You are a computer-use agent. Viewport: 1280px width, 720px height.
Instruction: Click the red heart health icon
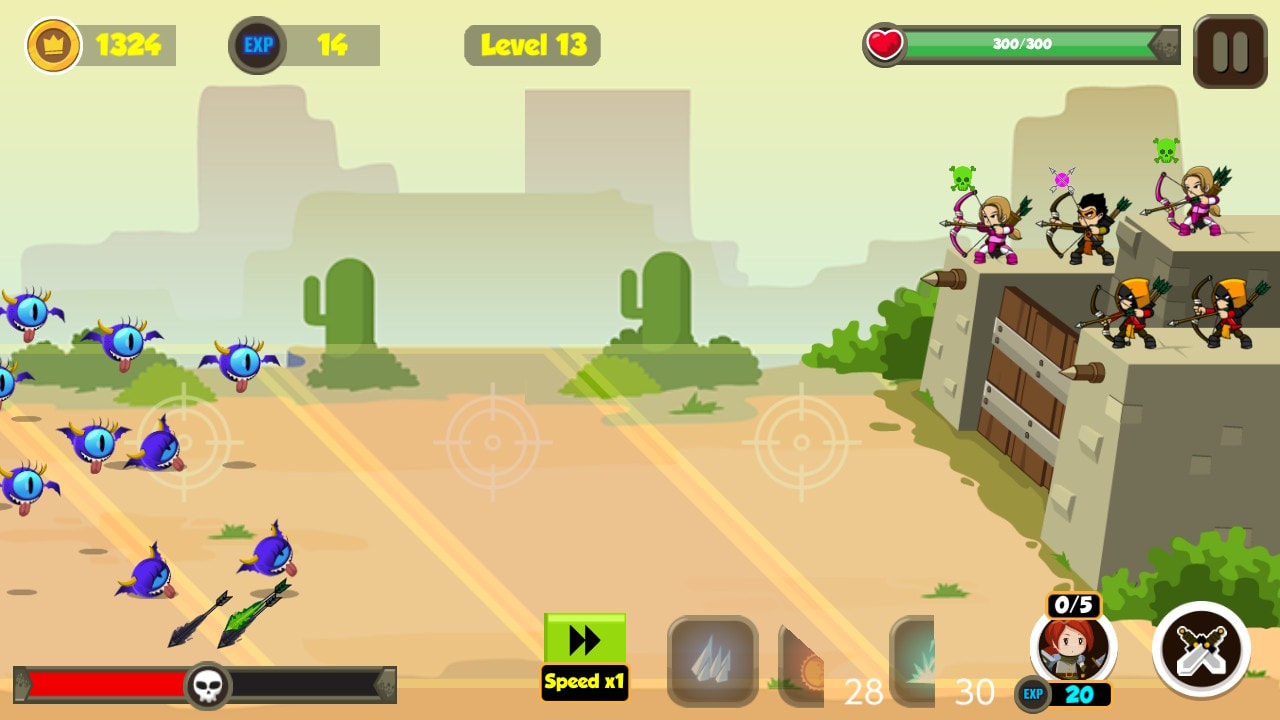[x=882, y=42]
